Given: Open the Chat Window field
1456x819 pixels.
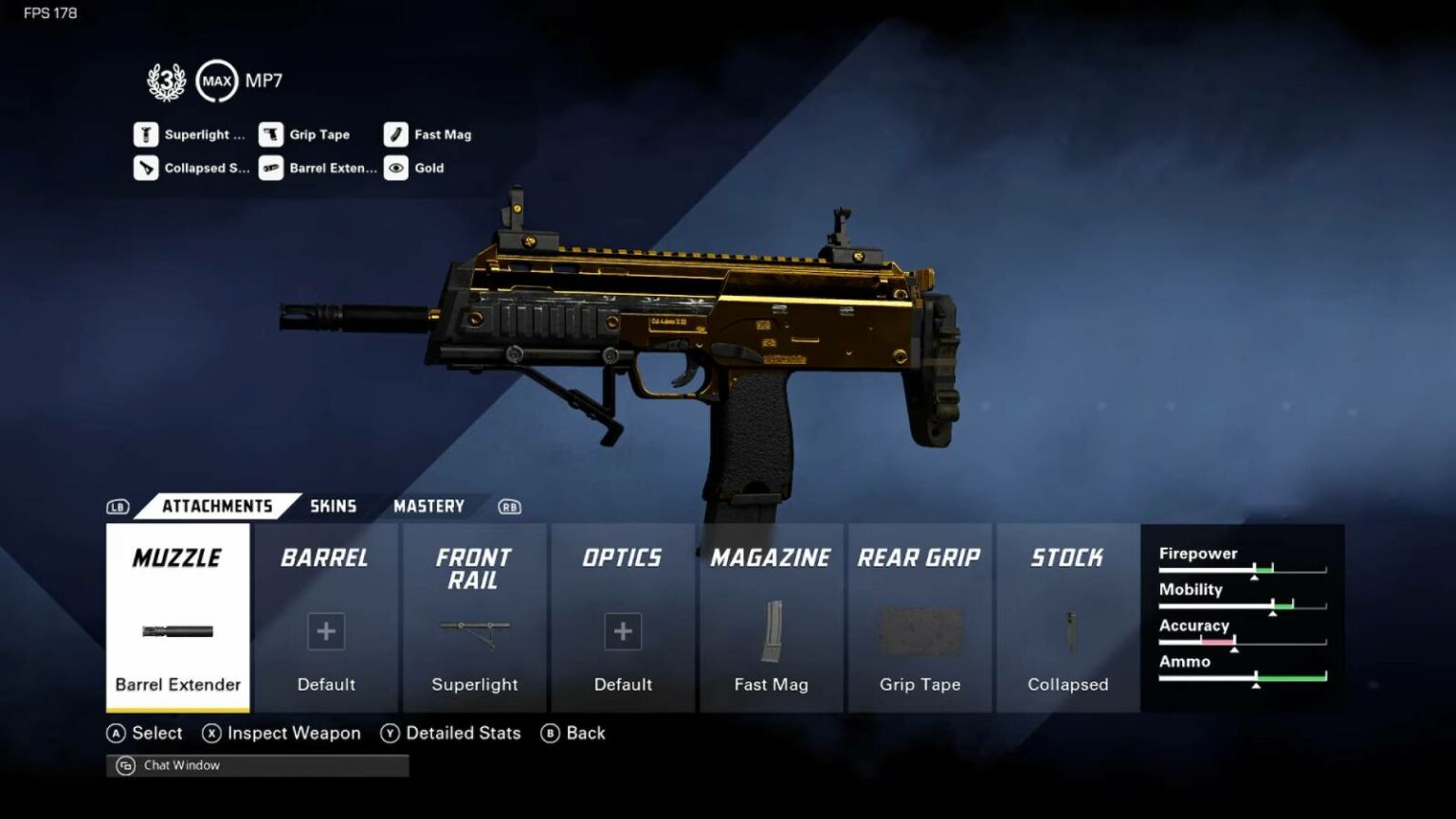Looking at the screenshot, I should coord(256,765).
